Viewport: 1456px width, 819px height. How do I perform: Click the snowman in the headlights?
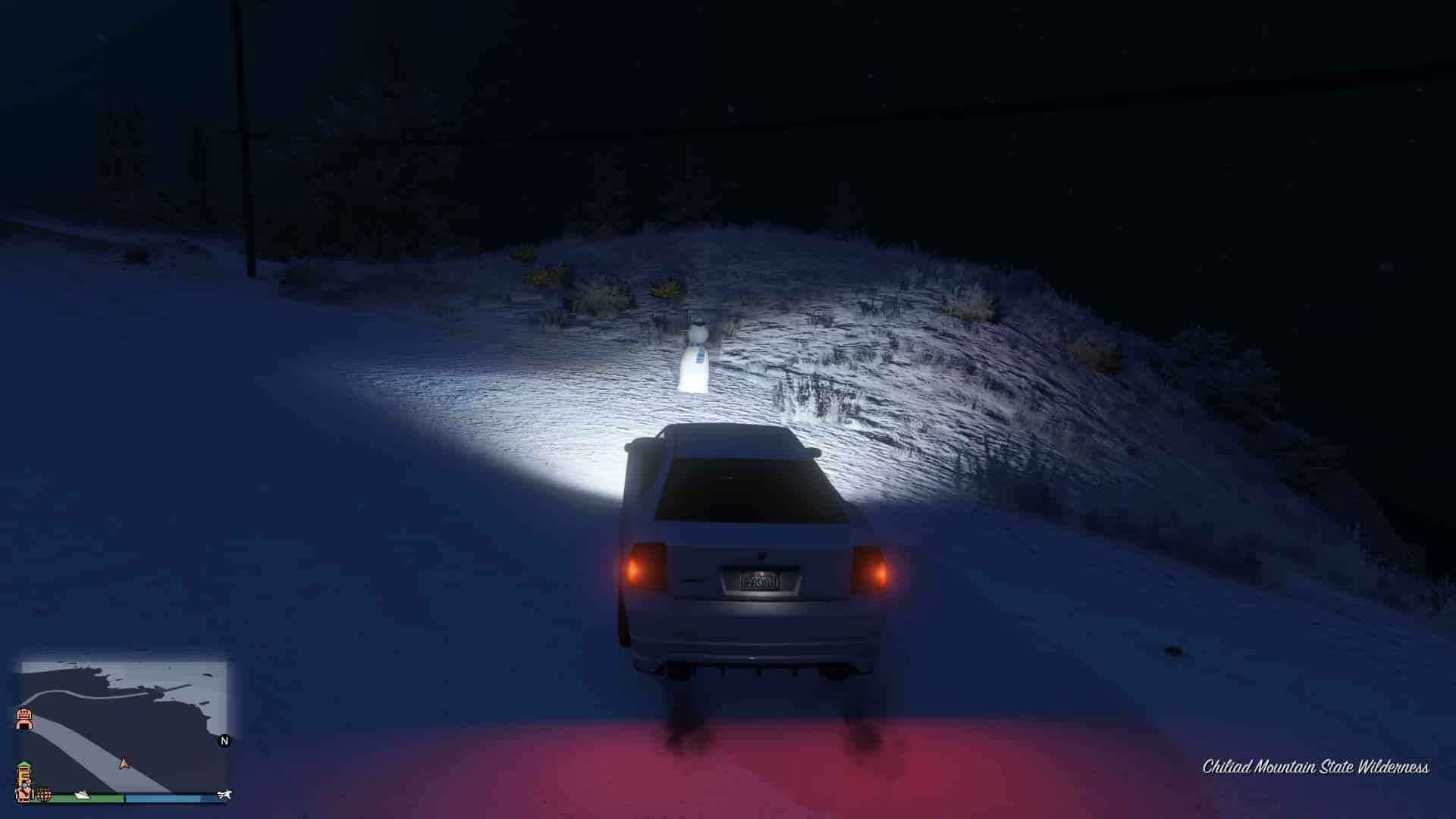696,353
